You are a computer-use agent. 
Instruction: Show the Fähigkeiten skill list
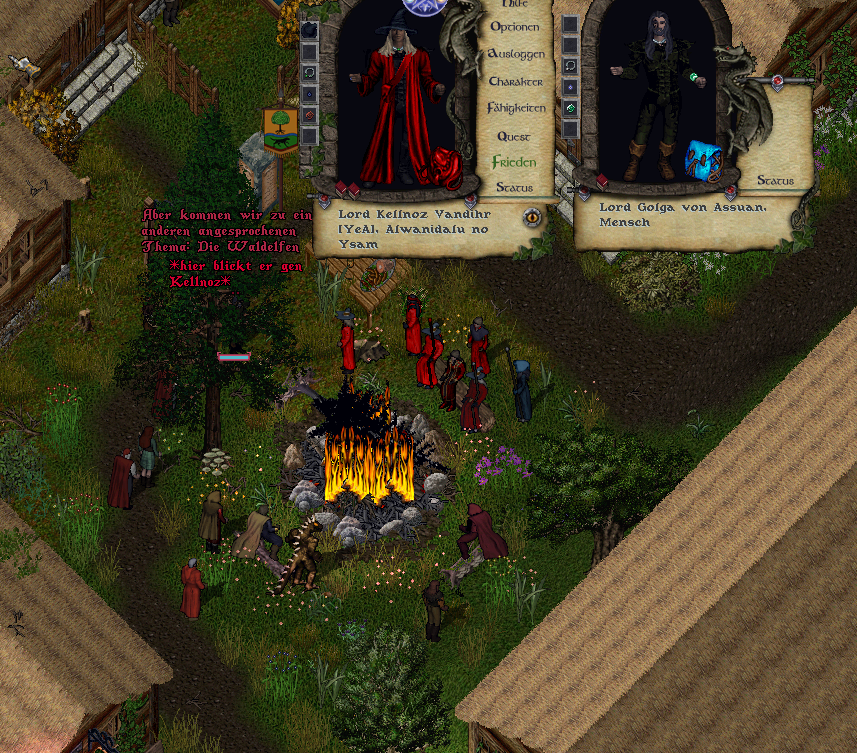tap(516, 107)
